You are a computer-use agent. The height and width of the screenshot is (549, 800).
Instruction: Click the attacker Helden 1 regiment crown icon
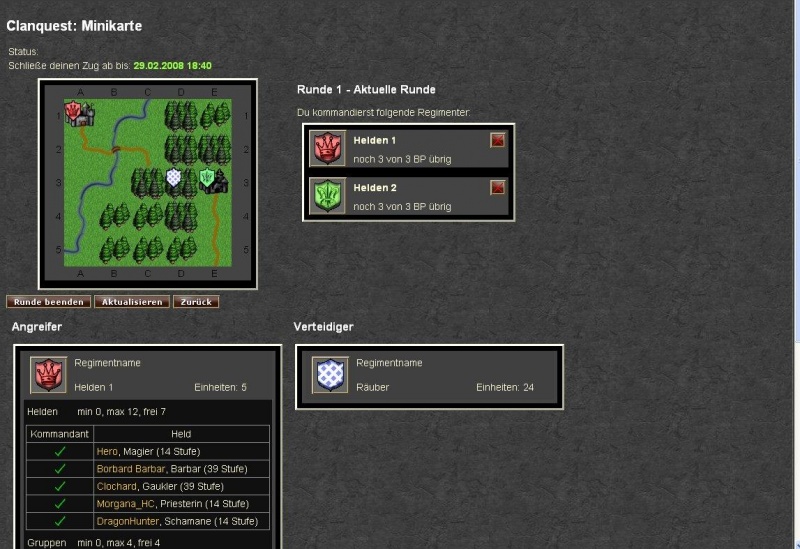48,375
